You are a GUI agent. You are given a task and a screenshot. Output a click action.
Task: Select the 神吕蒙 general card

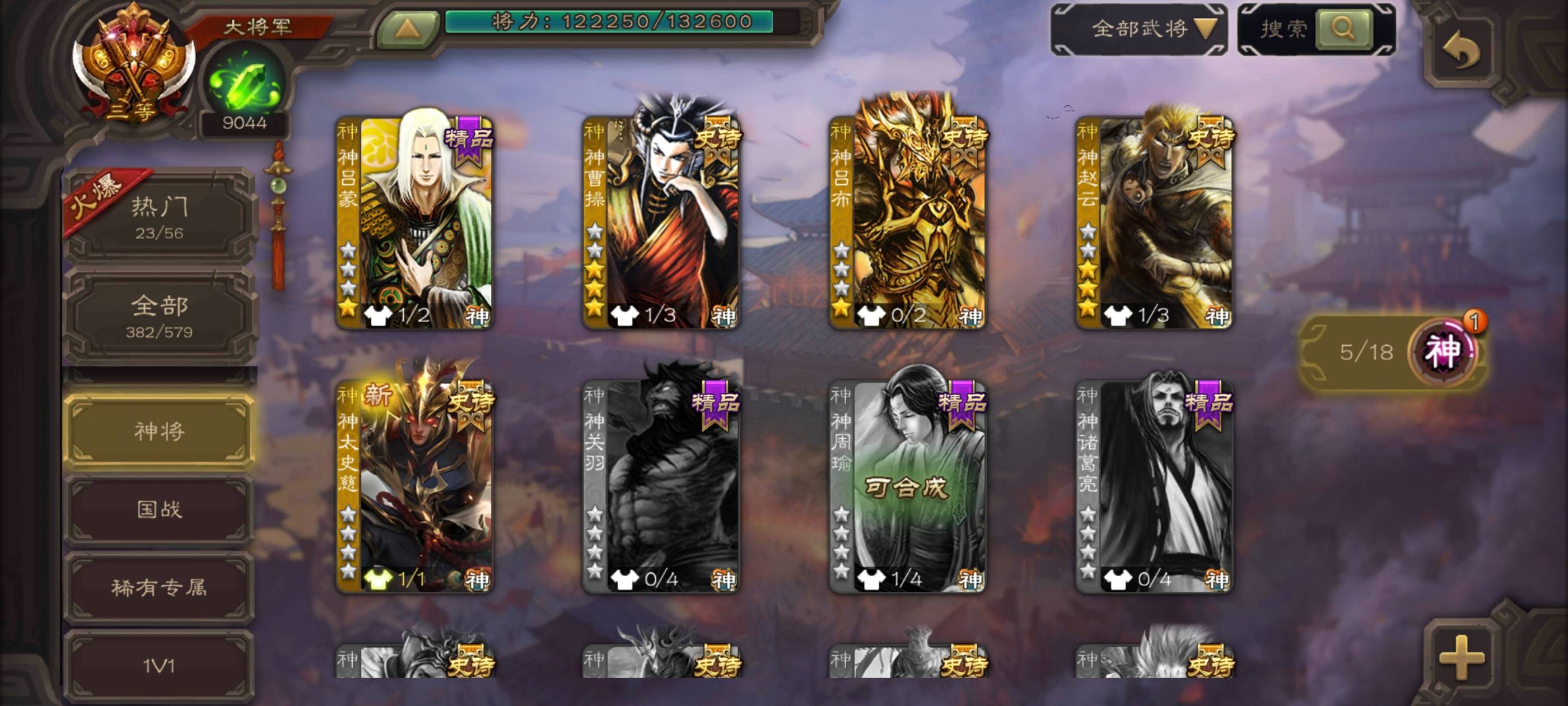pos(414,222)
